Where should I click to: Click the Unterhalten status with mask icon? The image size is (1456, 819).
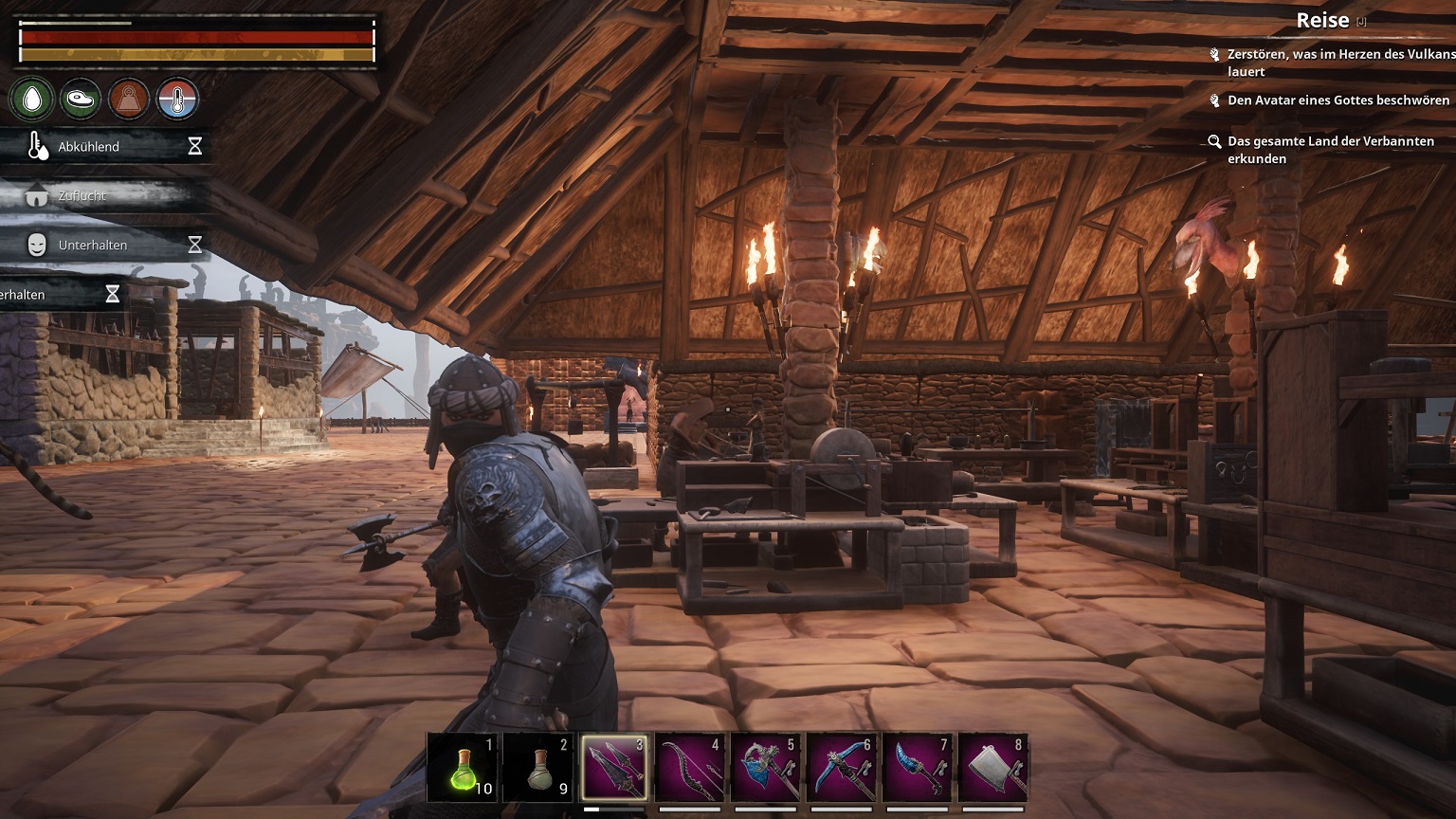[x=92, y=246]
